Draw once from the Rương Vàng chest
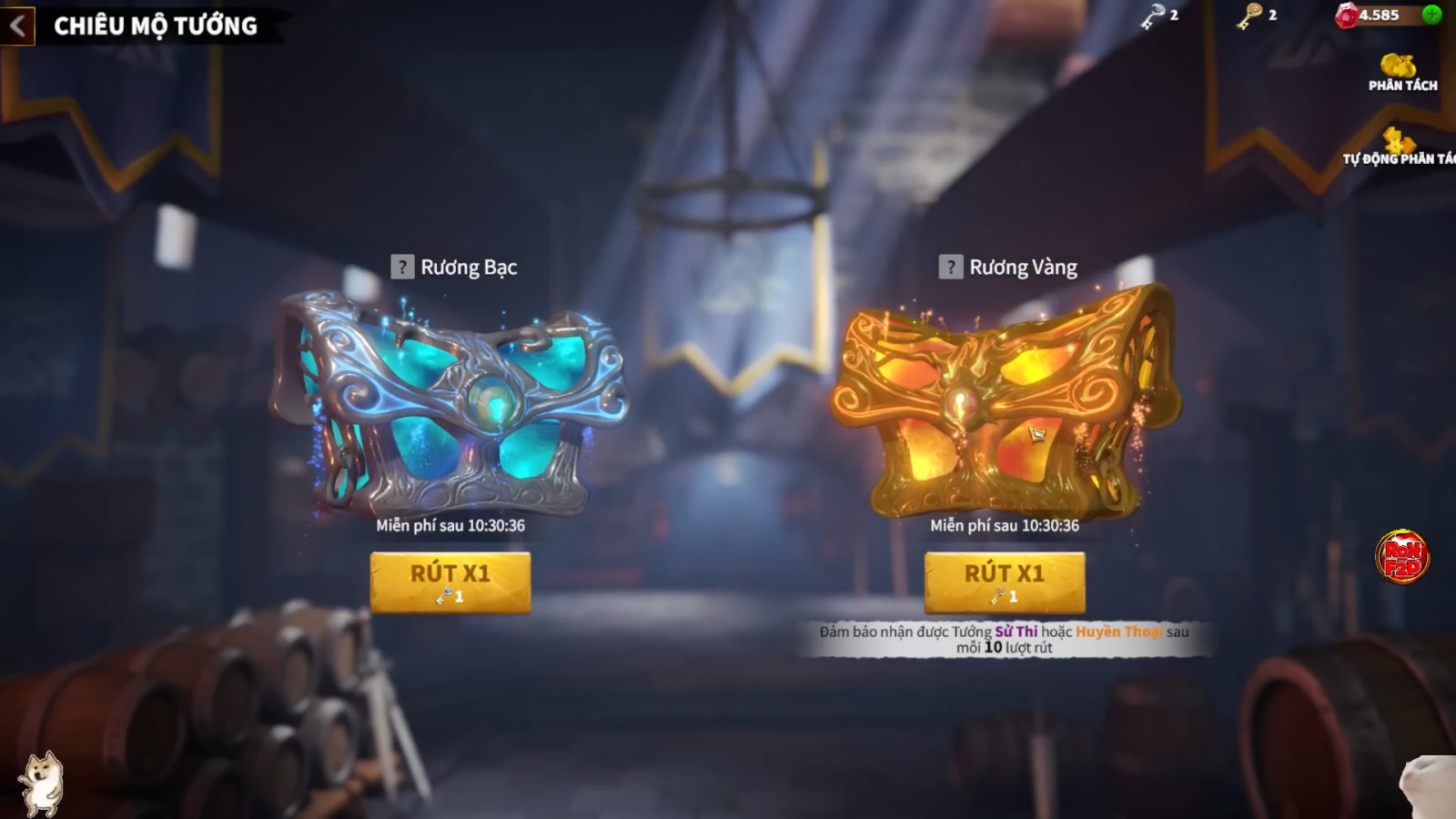1456x819 pixels. [x=1004, y=581]
